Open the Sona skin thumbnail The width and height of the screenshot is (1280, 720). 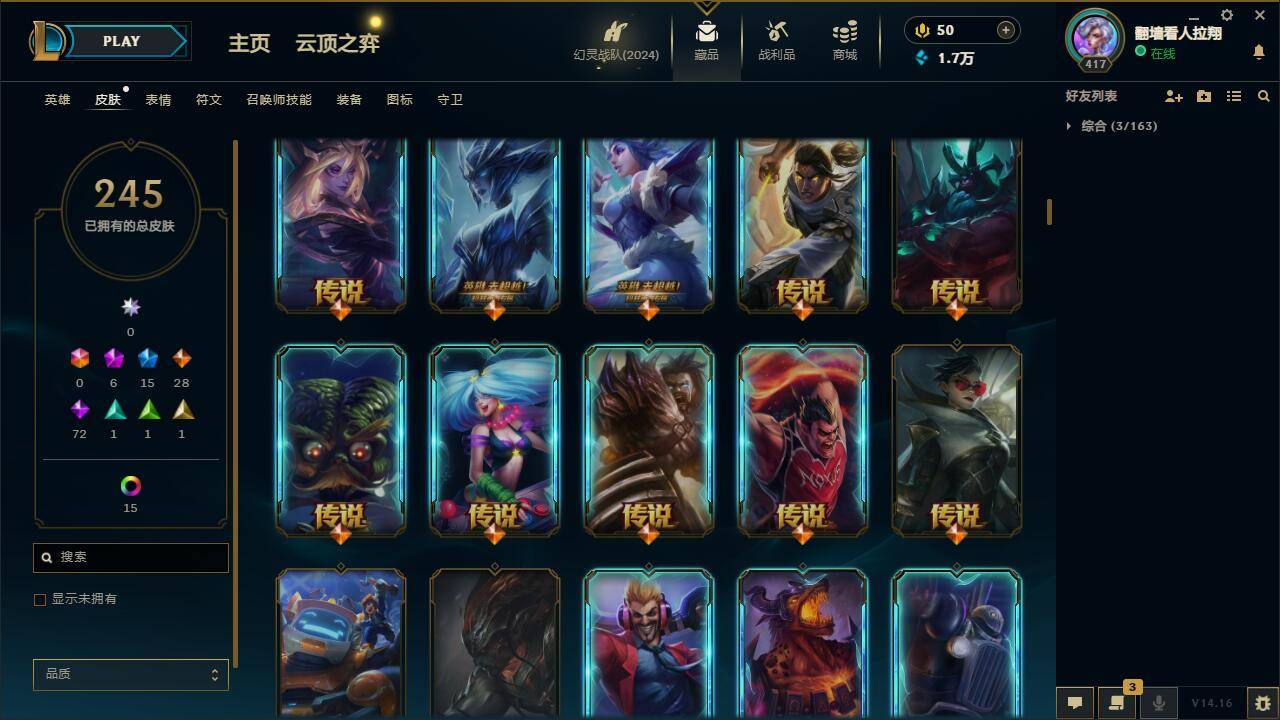(x=494, y=440)
